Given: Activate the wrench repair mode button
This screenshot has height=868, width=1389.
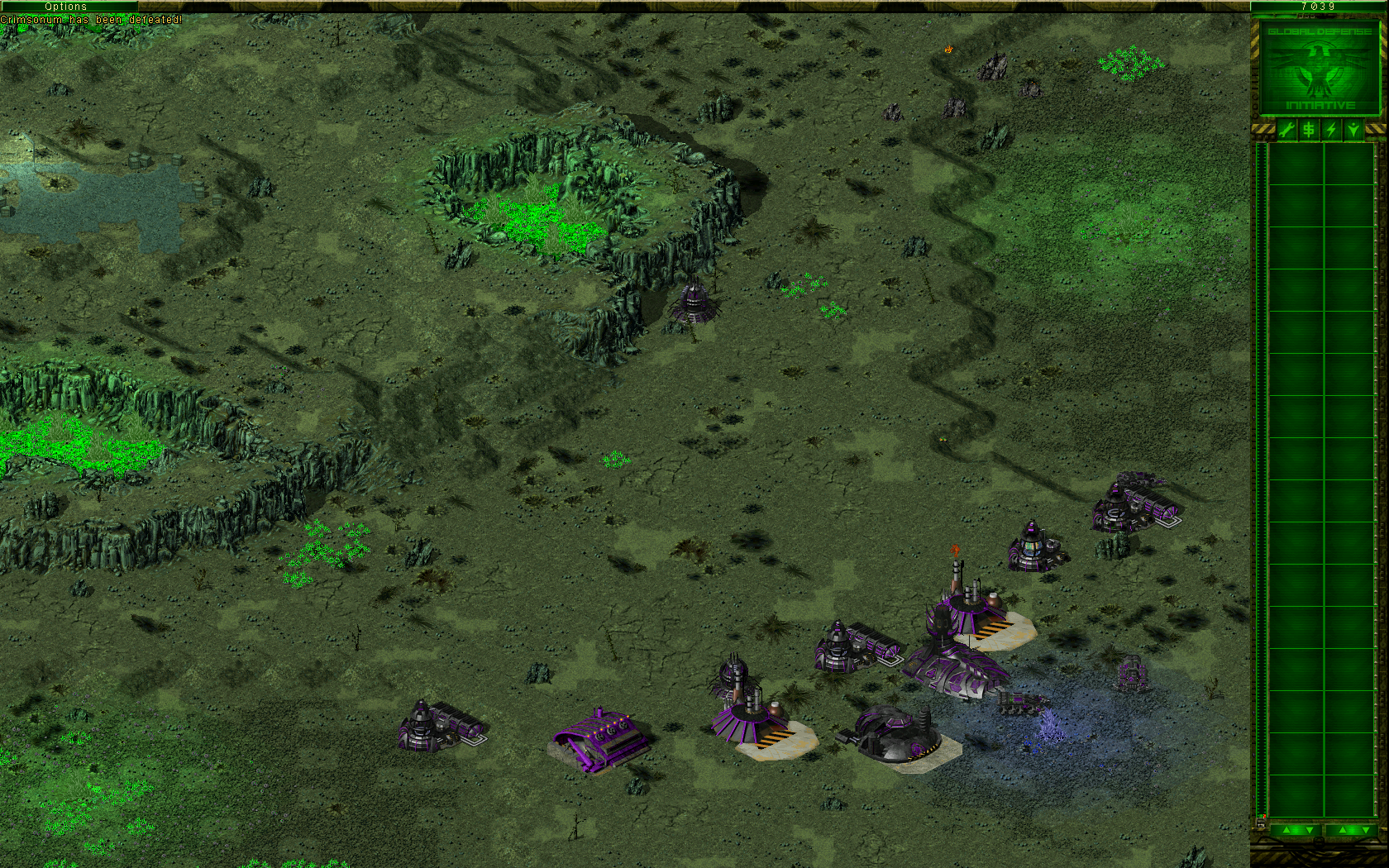Looking at the screenshot, I should tap(1286, 130).
